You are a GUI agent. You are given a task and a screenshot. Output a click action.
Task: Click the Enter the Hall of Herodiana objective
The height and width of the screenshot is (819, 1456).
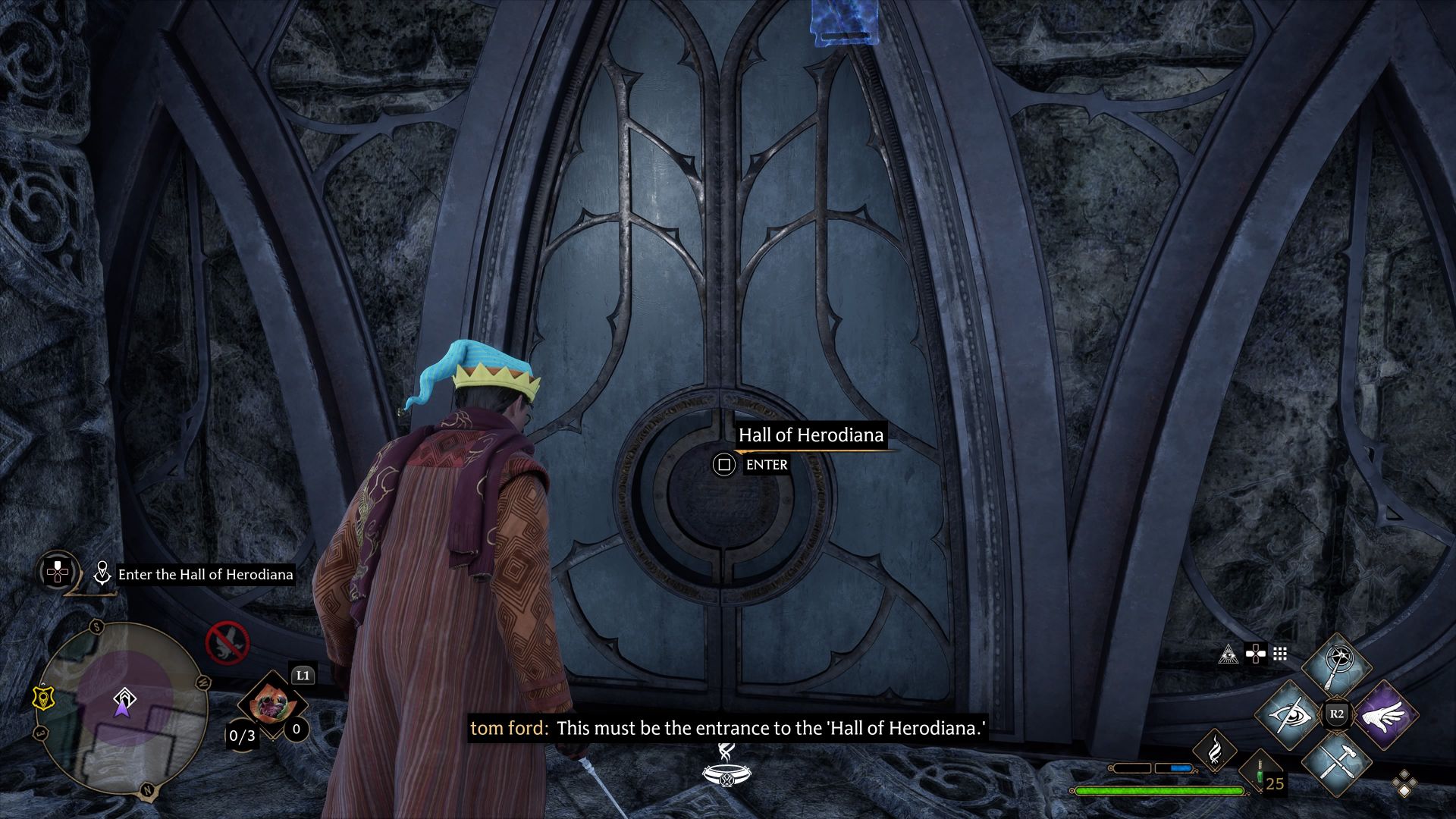point(206,574)
